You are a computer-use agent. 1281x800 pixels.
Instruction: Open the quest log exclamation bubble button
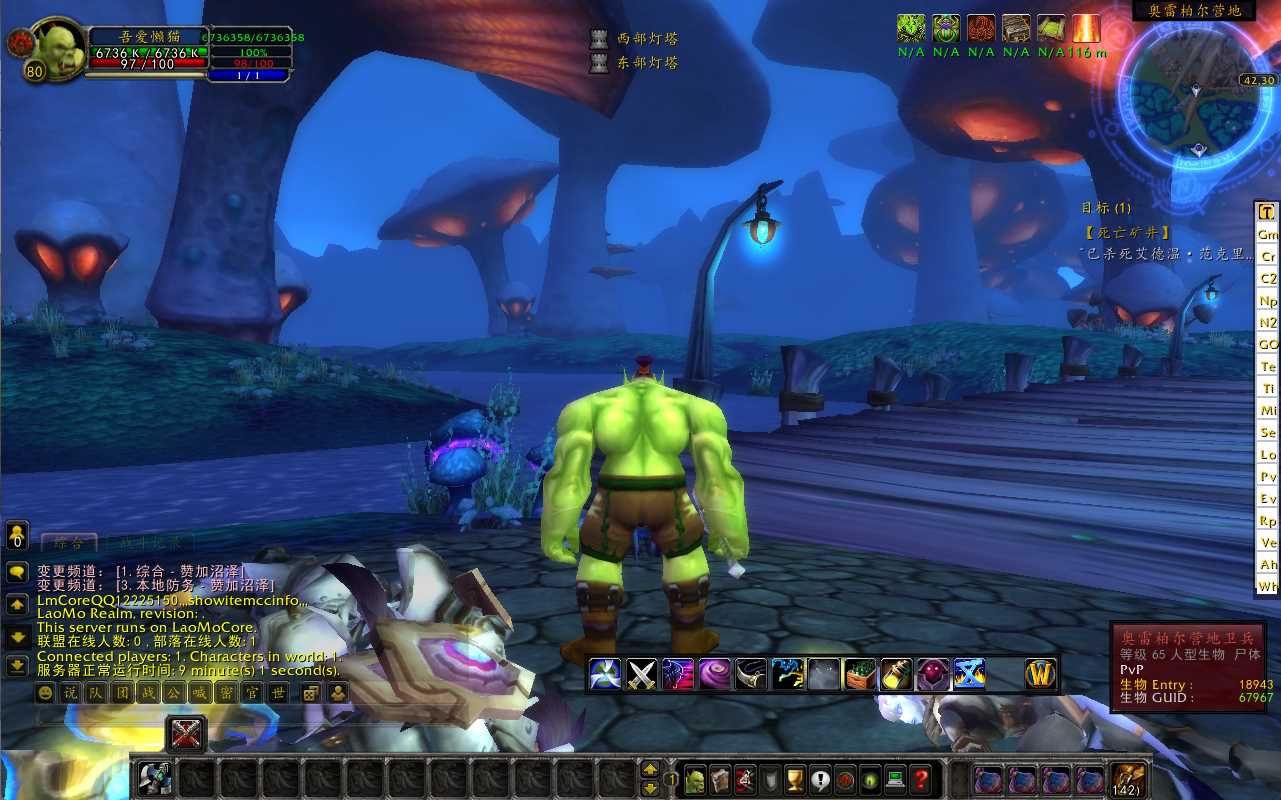[820, 779]
